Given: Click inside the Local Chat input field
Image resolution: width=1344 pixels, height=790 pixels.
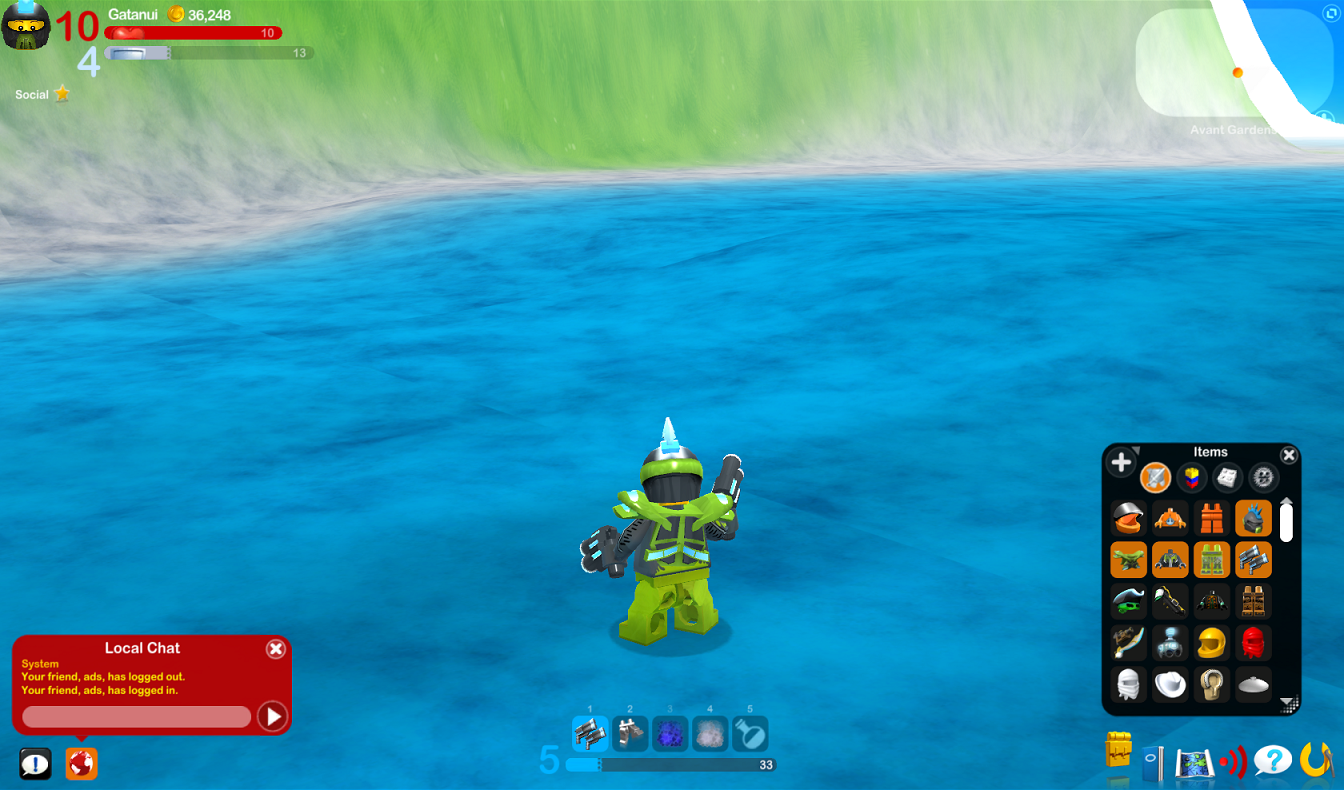Looking at the screenshot, I should [137, 717].
